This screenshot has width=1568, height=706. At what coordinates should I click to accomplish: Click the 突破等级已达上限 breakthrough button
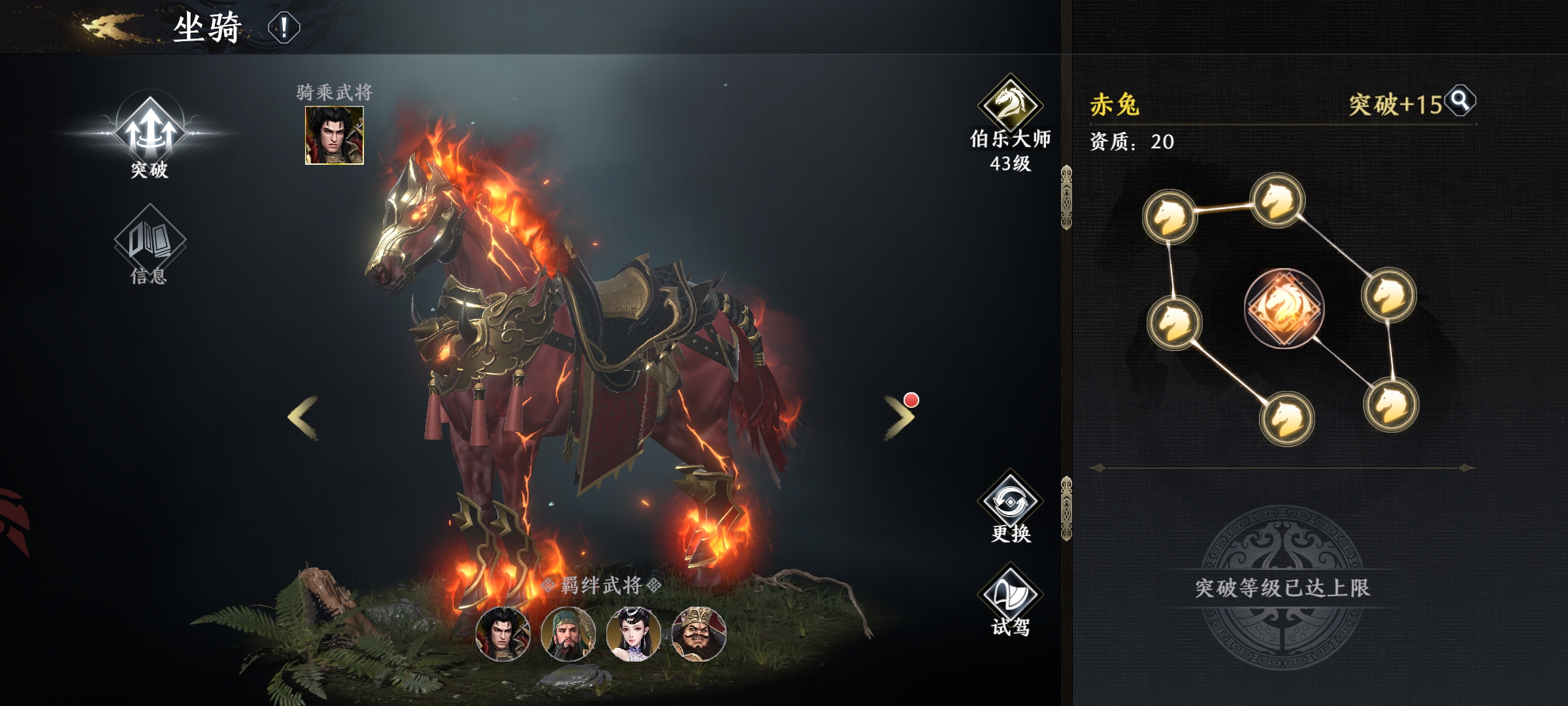pos(1282,588)
